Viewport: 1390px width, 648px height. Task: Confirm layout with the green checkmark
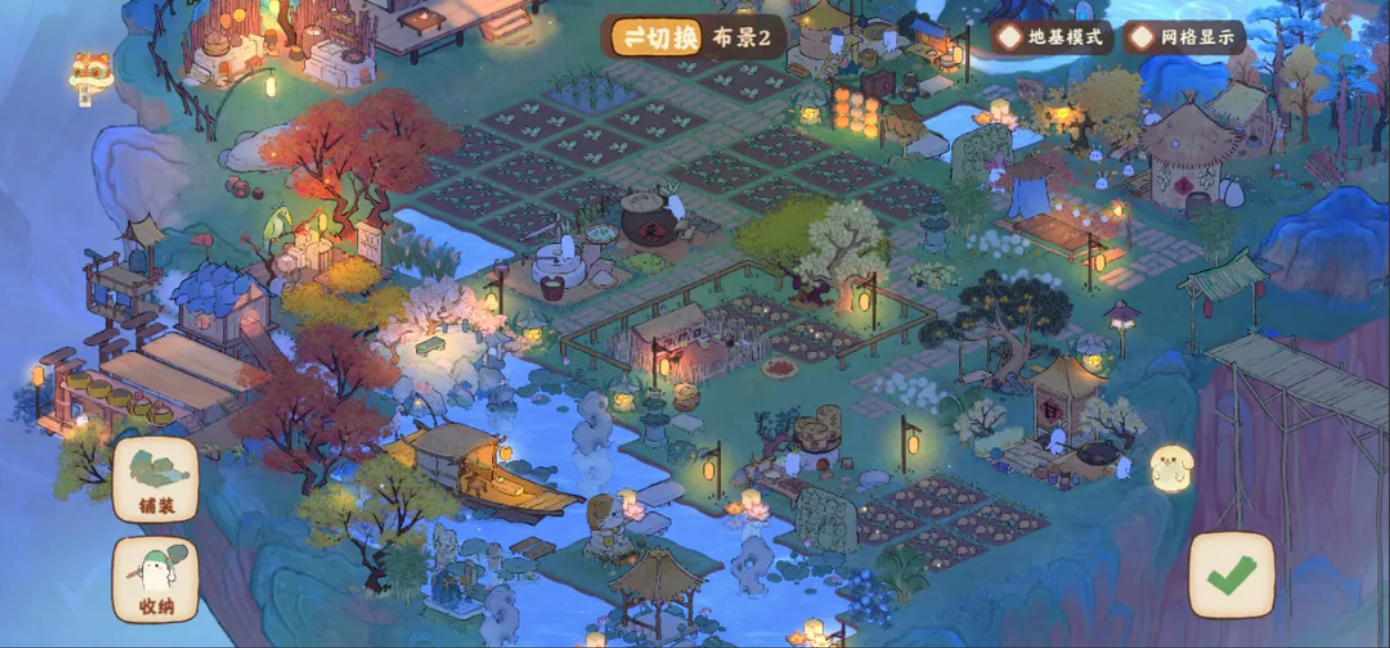tap(1231, 575)
